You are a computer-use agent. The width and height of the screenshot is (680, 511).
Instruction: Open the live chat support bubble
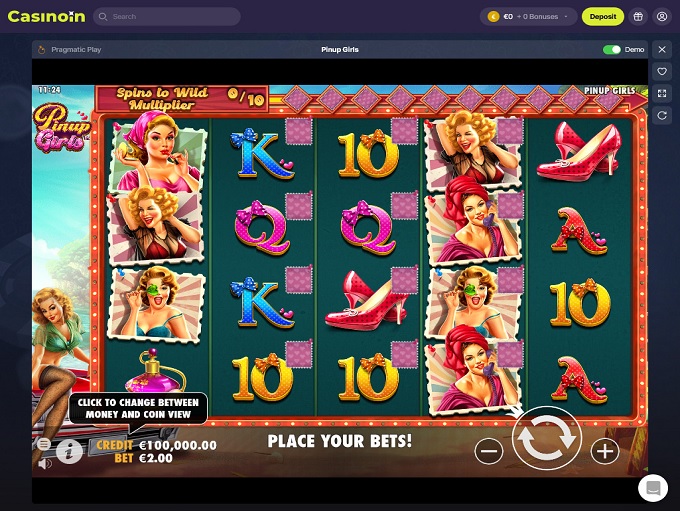(653, 487)
